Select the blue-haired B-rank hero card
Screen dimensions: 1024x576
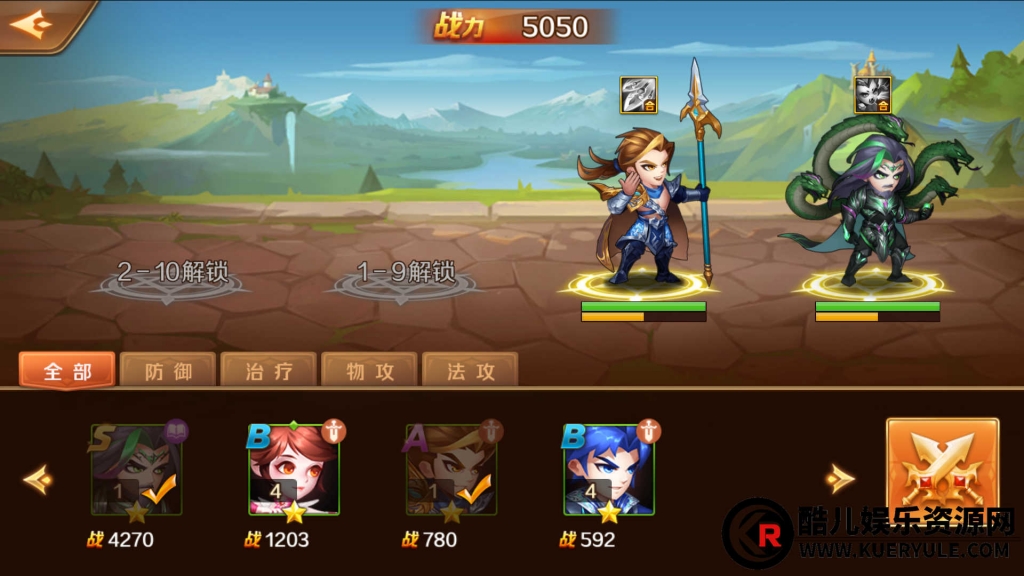tap(609, 470)
